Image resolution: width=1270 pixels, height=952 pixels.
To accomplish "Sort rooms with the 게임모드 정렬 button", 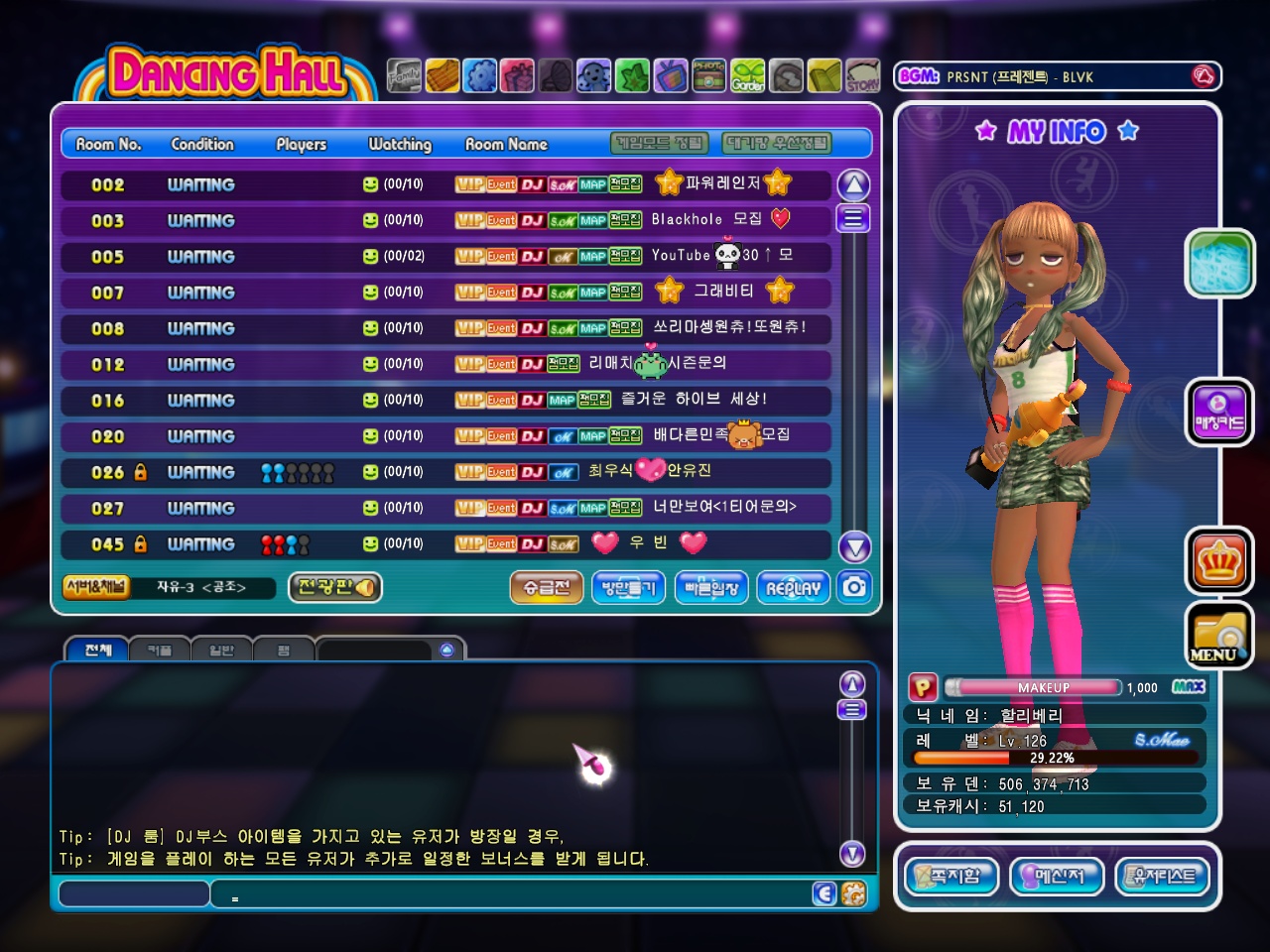I will pyautogui.click(x=660, y=144).
